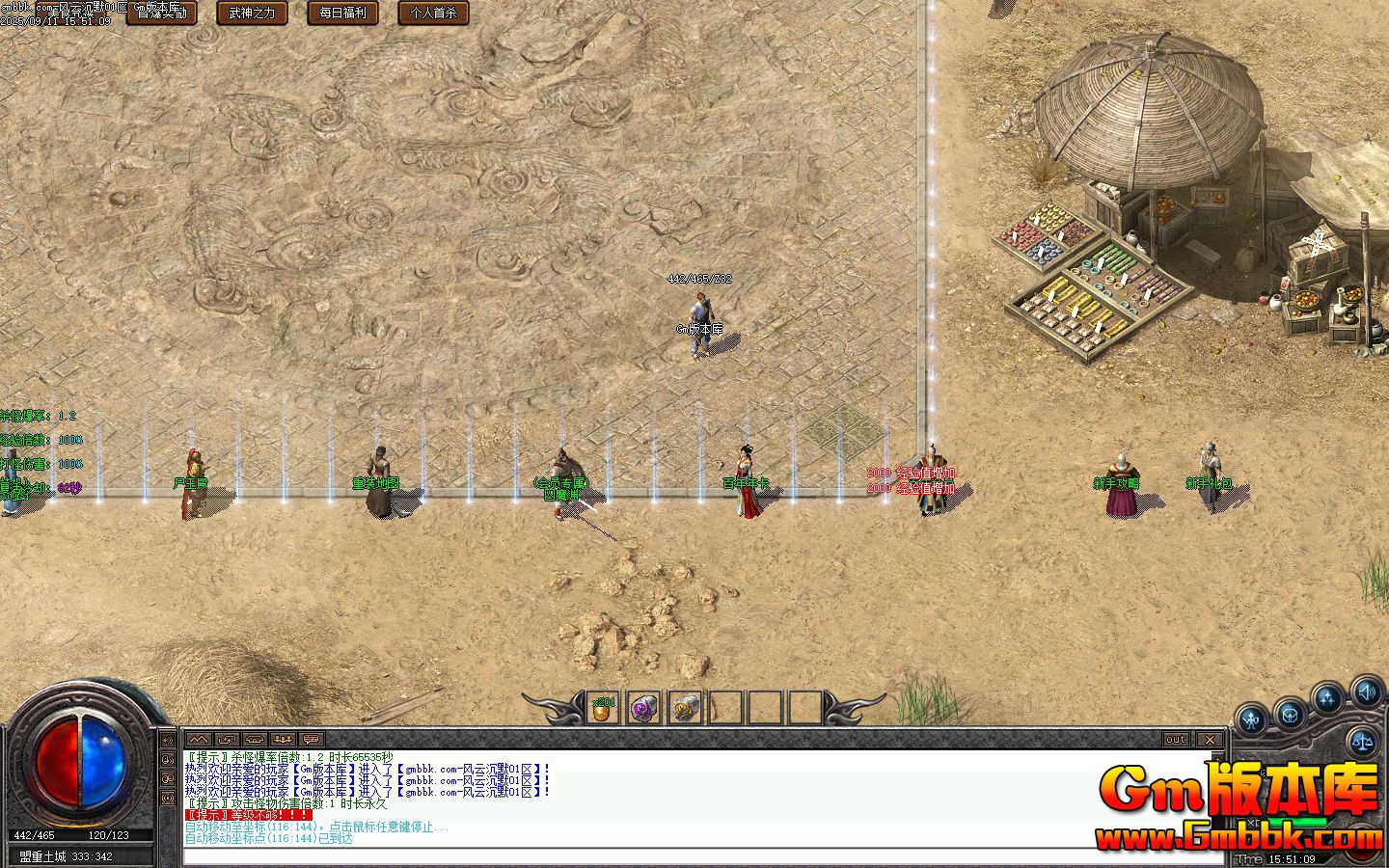Open the character figure round icon
This screenshot has width=1389, height=868.
pyautogui.click(x=1251, y=719)
